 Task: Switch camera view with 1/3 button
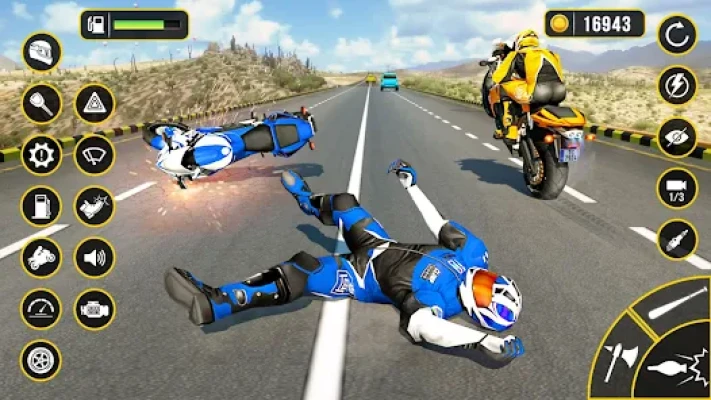click(x=677, y=188)
